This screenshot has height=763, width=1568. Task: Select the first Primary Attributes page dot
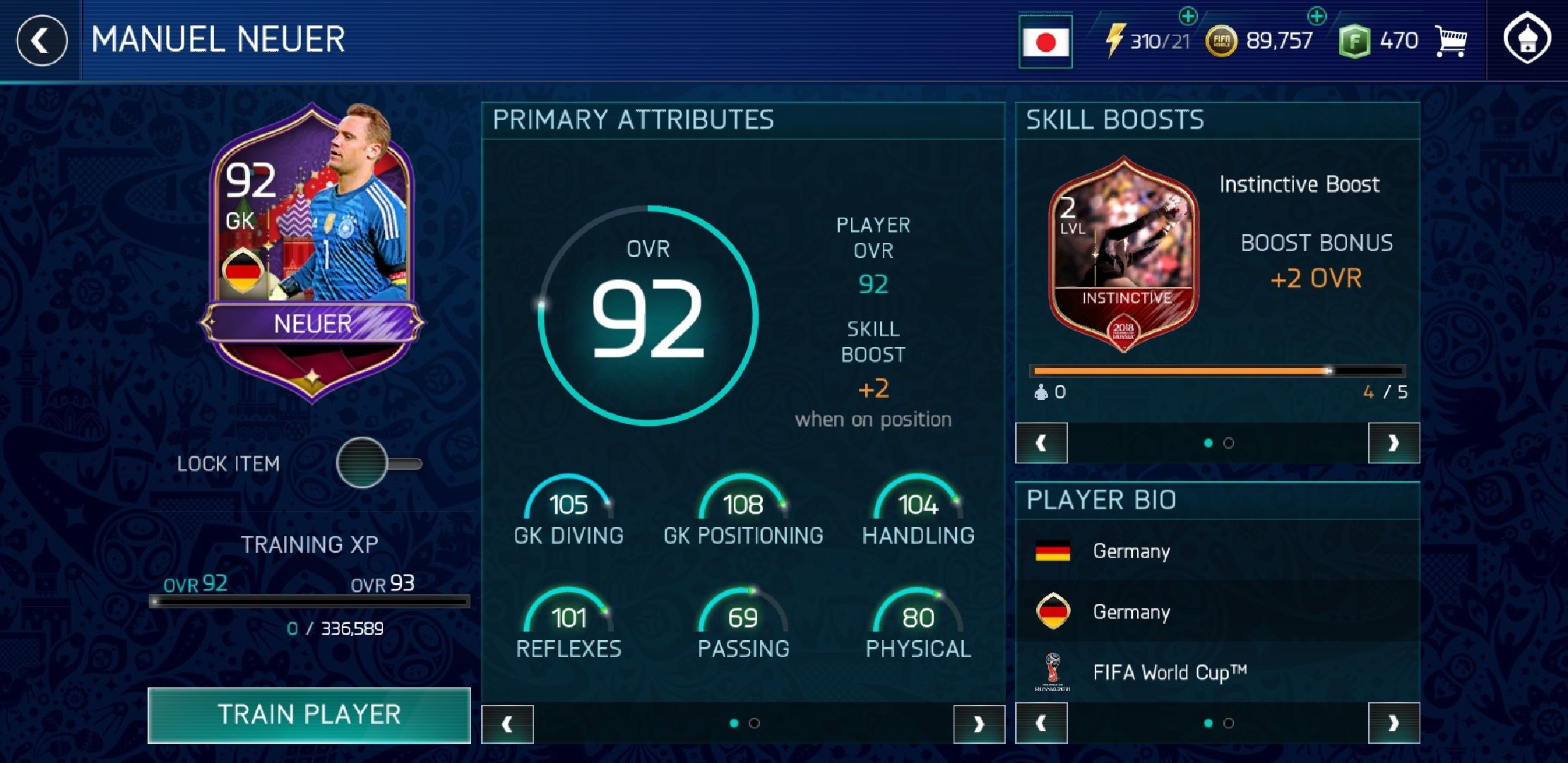coord(735,723)
